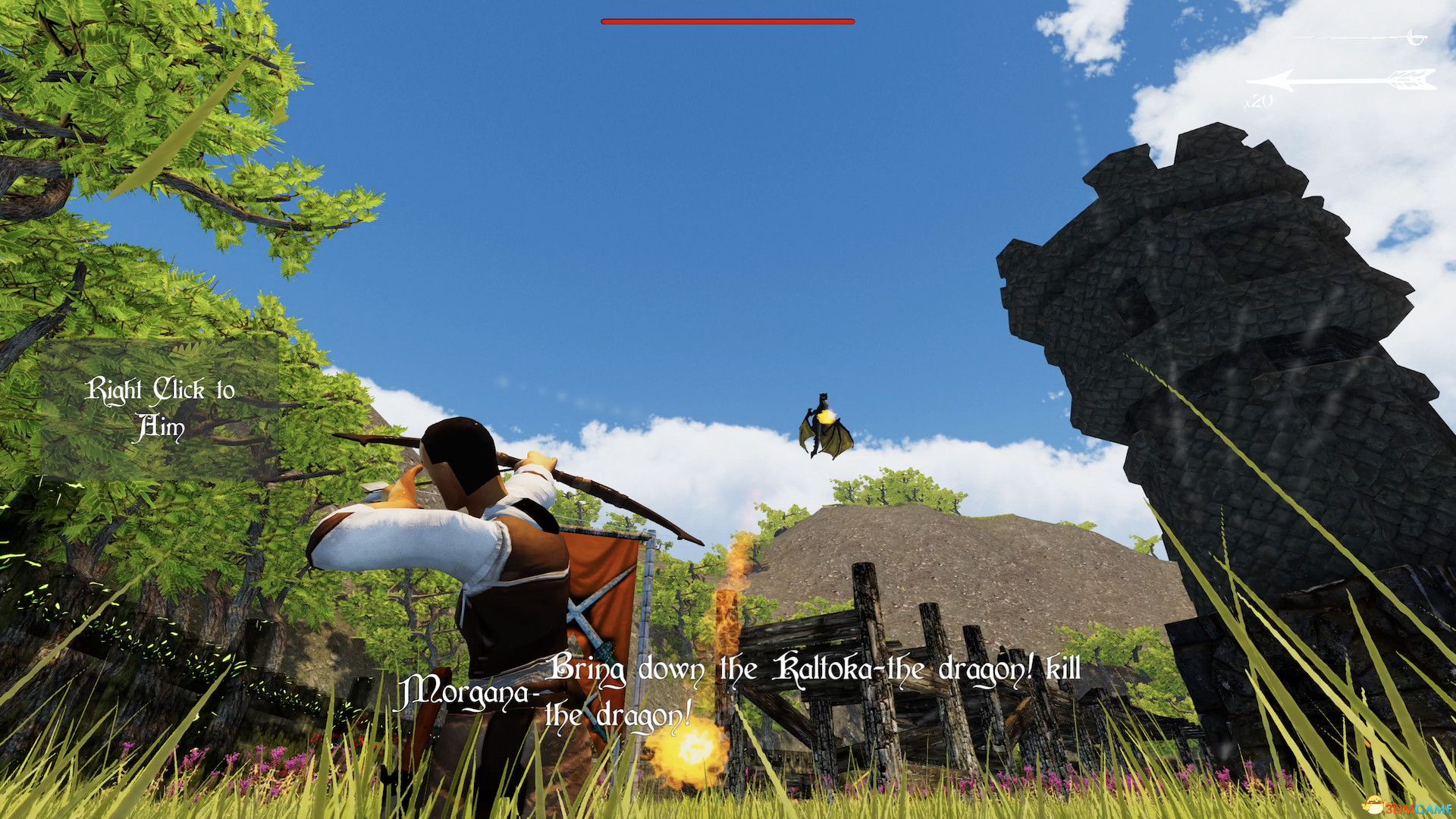Click the dragon's fireball

[x=827, y=417]
